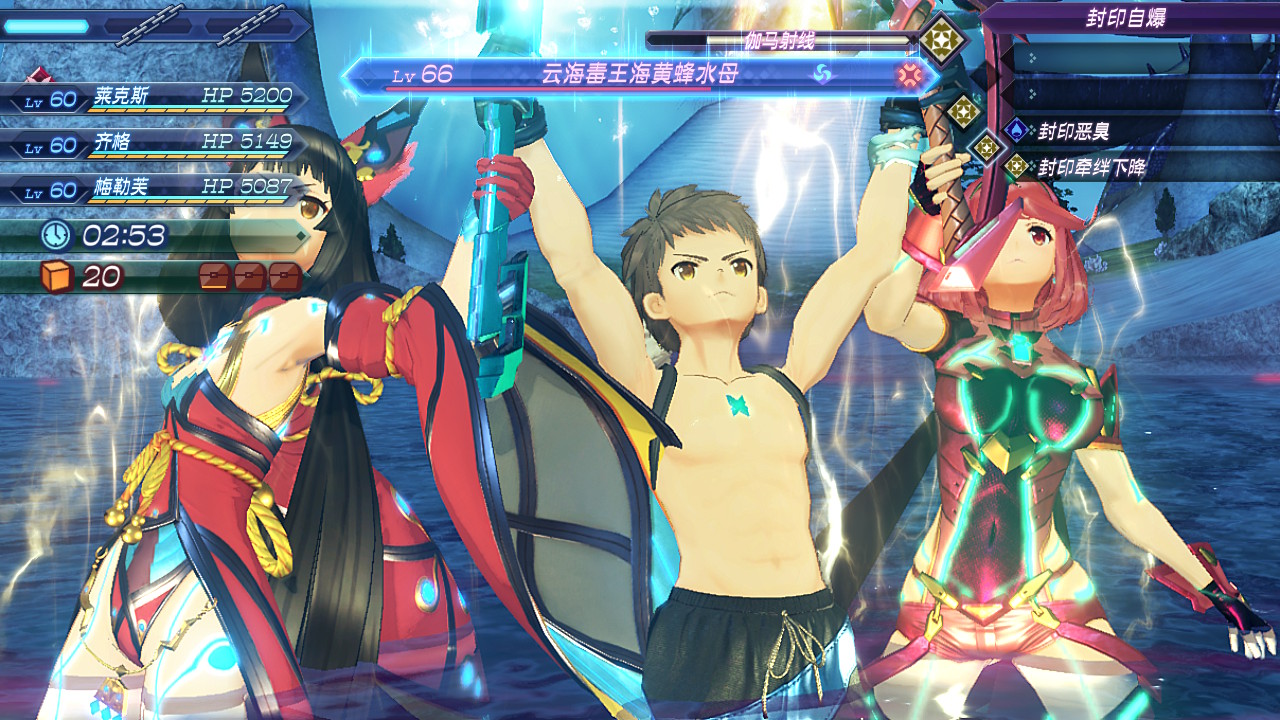
Task: Open the 封印自爆 panel header
Action: (1125, 18)
